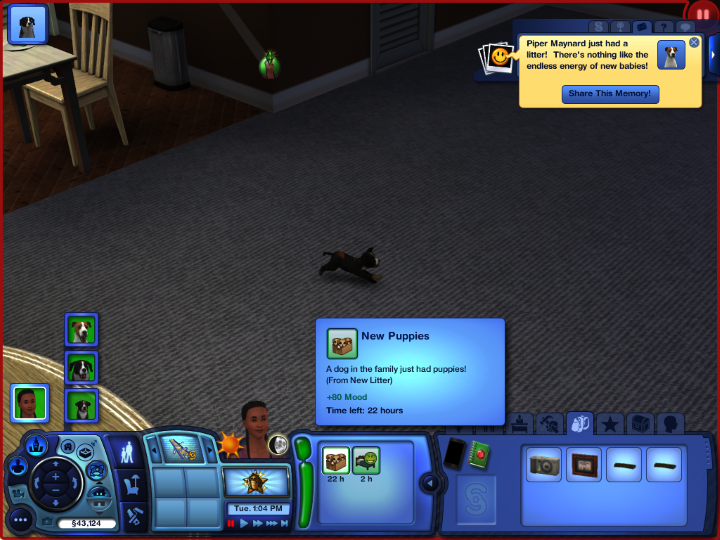Select the framed picture inventory item

(583, 464)
